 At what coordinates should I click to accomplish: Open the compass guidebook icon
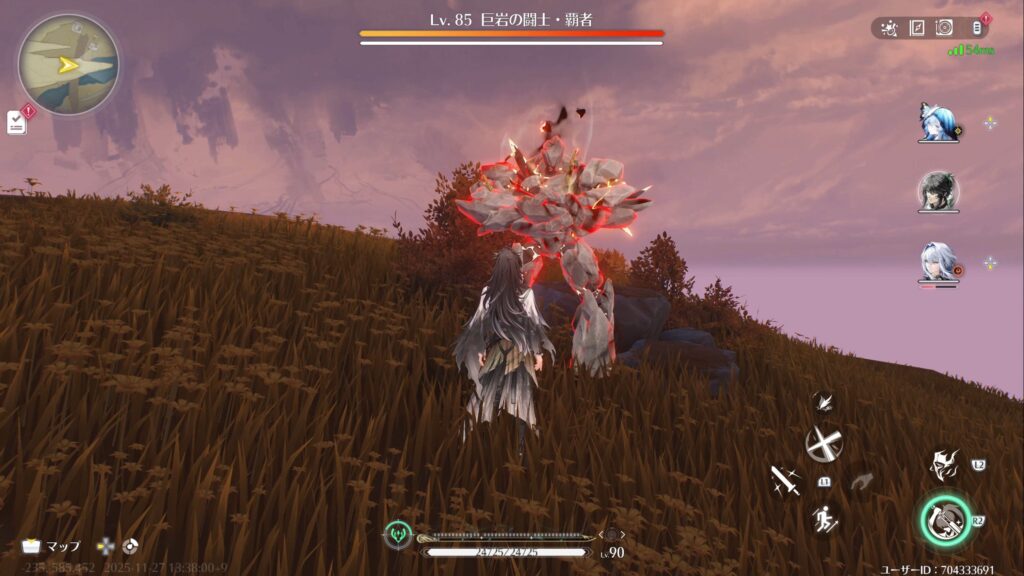(x=916, y=28)
